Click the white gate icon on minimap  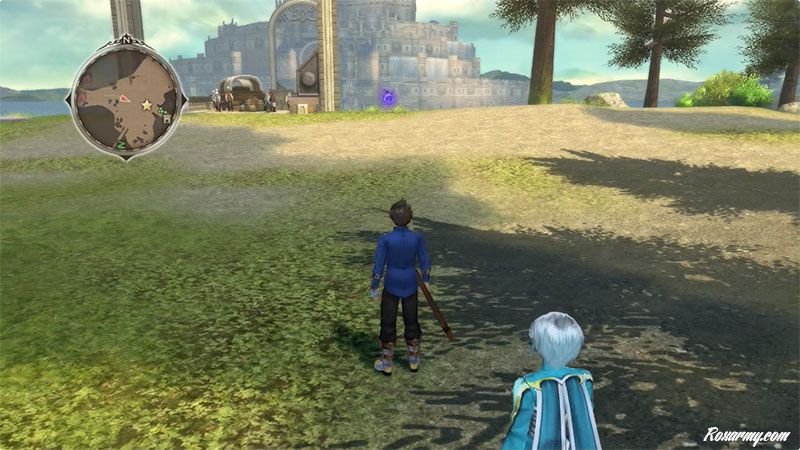(x=166, y=118)
